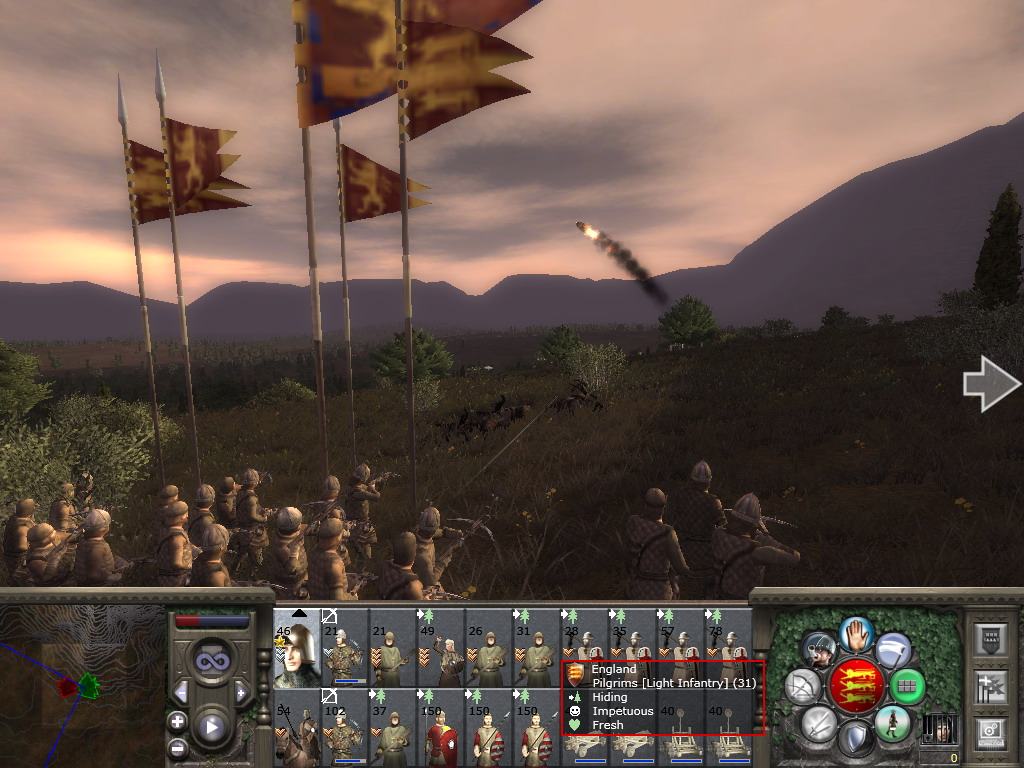The image size is (1024, 768).
Task: Select the cavalry unit card numbered 54
Action: click(296, 727)
